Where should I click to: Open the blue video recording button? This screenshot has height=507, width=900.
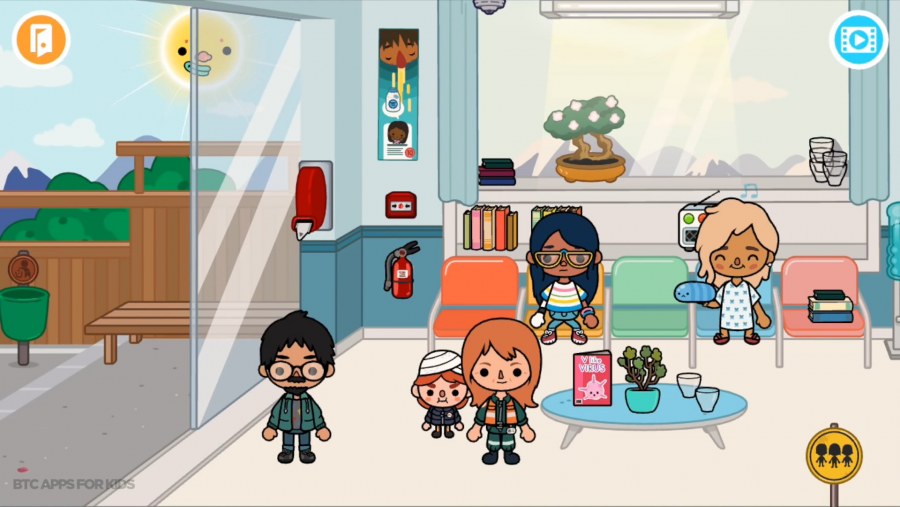click(x=858, y=40)
